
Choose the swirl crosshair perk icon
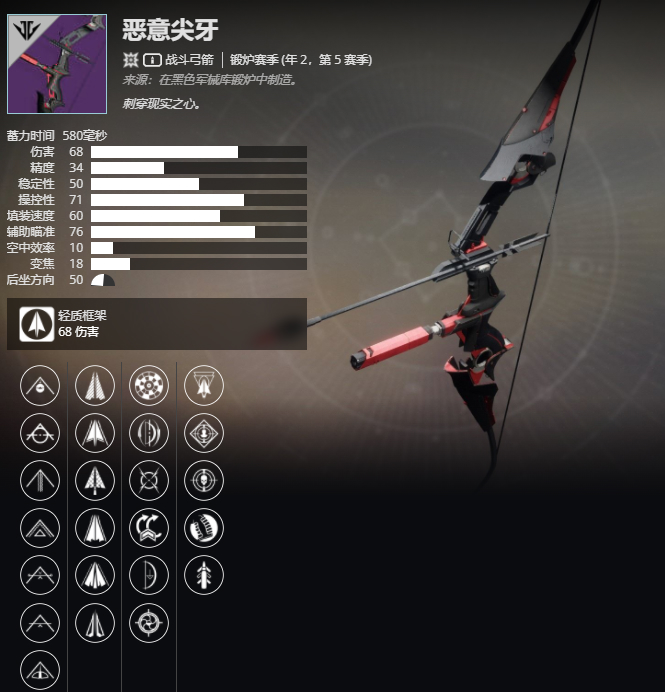[149, 624]
